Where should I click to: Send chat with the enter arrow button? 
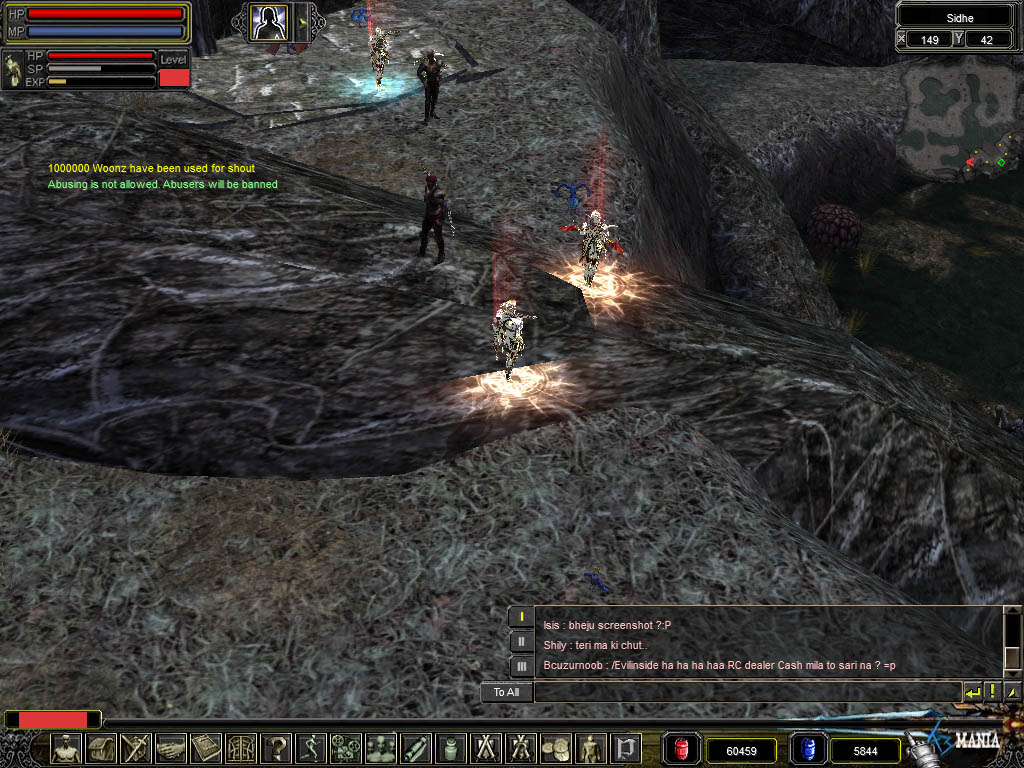(x=973, y=692)
